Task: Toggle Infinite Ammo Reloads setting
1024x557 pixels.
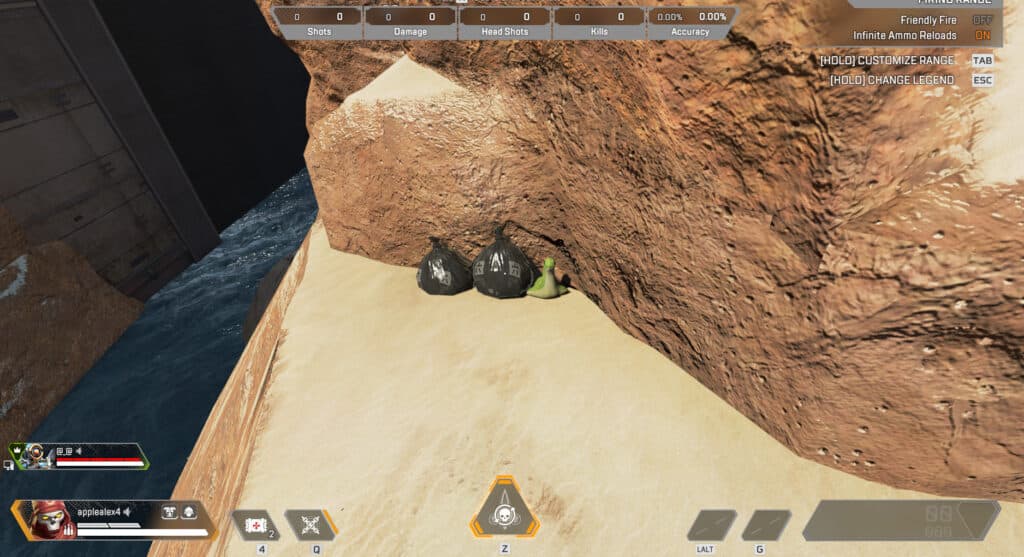Action: (x=982, y=35)
